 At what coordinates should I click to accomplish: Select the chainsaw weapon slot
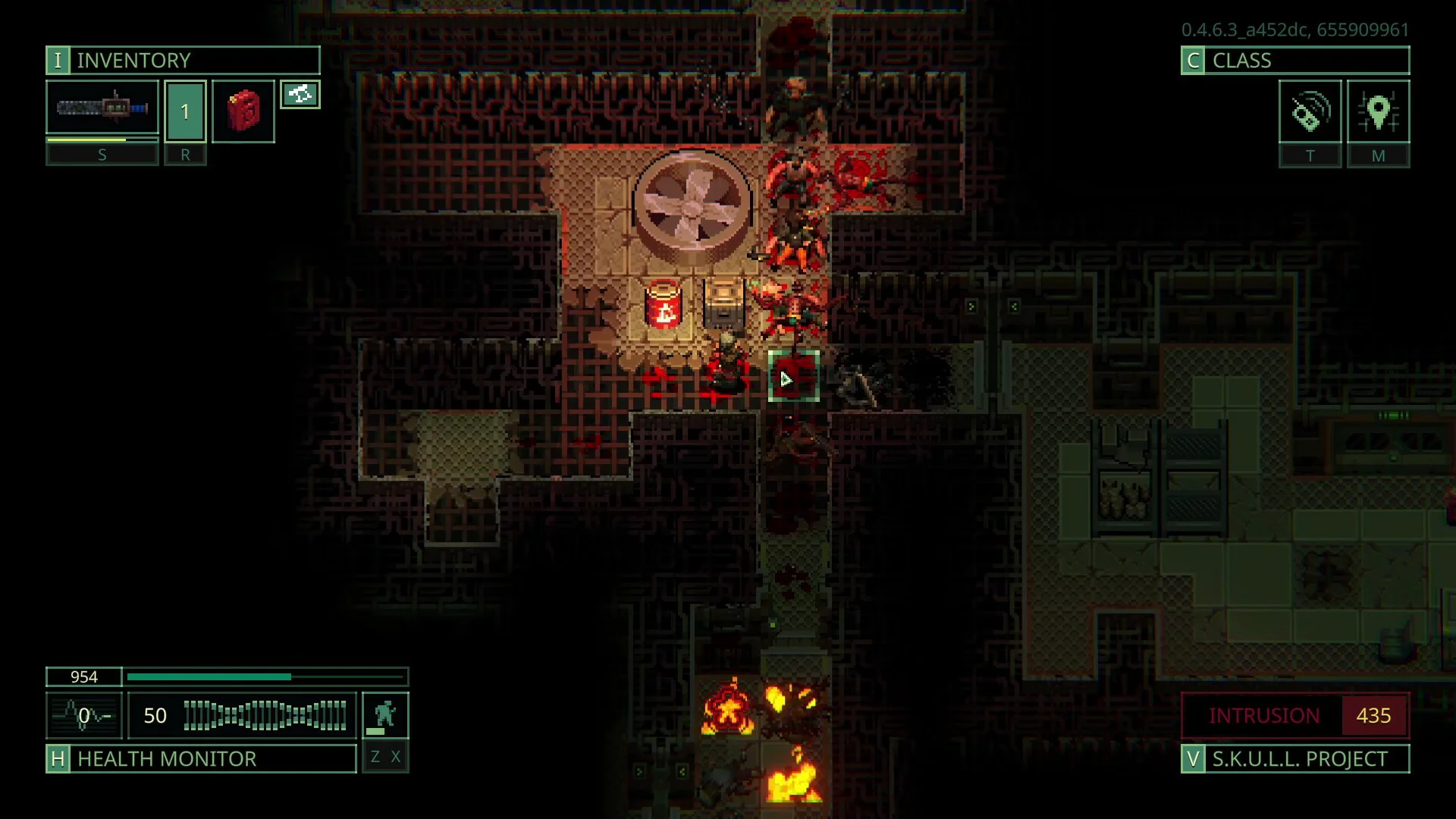tap(102, 108)
